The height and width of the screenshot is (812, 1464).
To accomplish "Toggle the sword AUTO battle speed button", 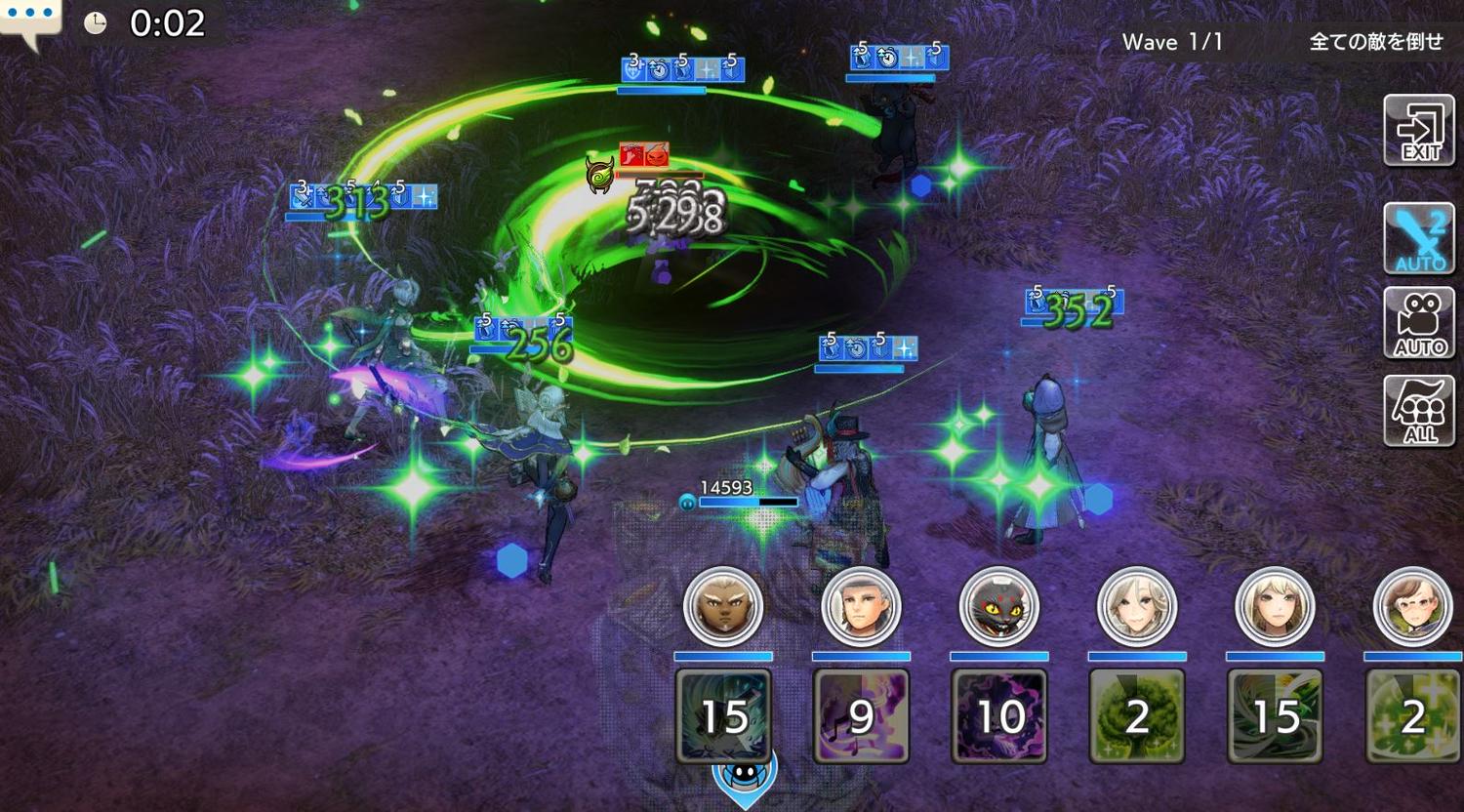I will (1419, 238).
